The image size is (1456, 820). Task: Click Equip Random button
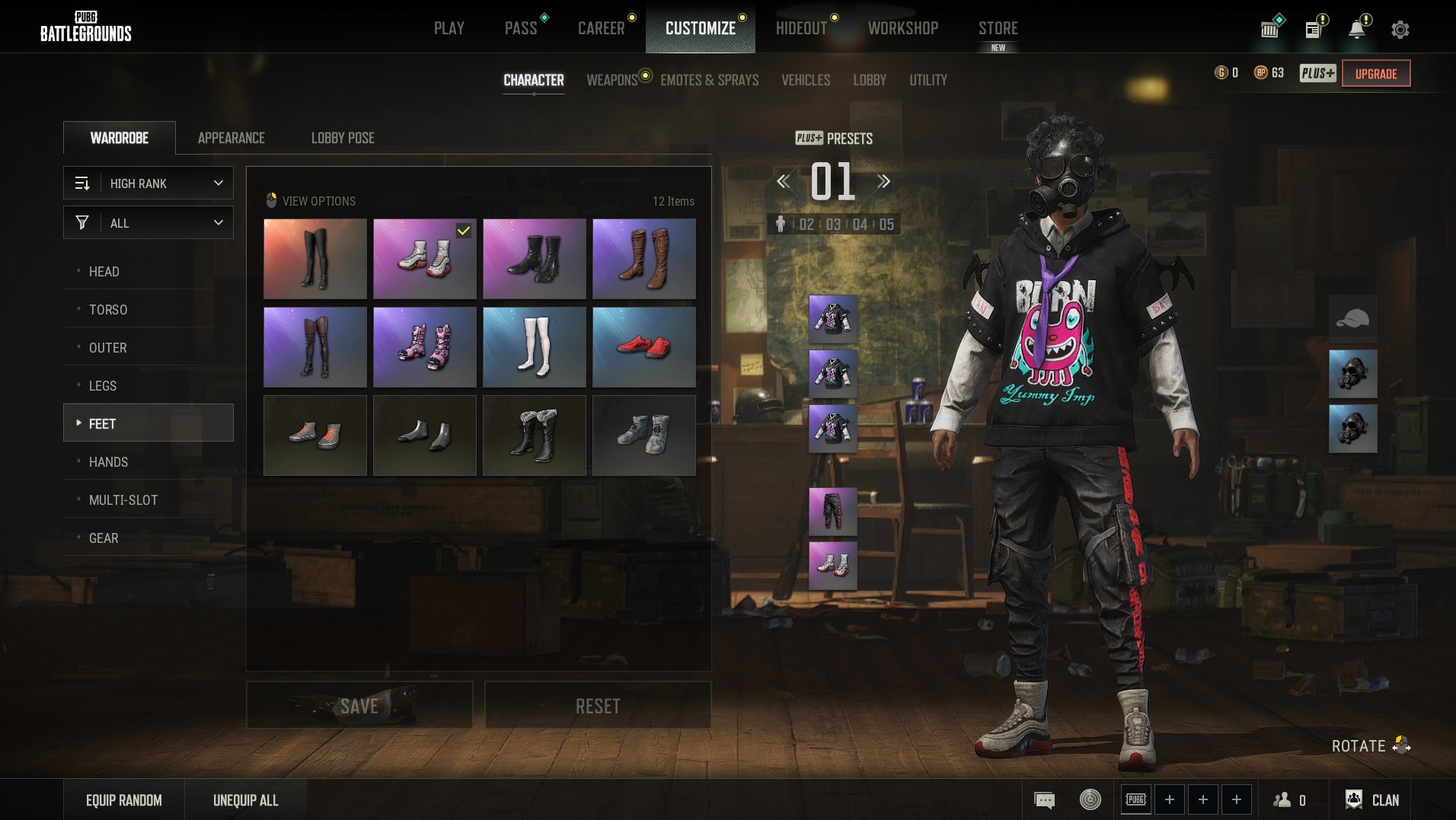point(124,800)
